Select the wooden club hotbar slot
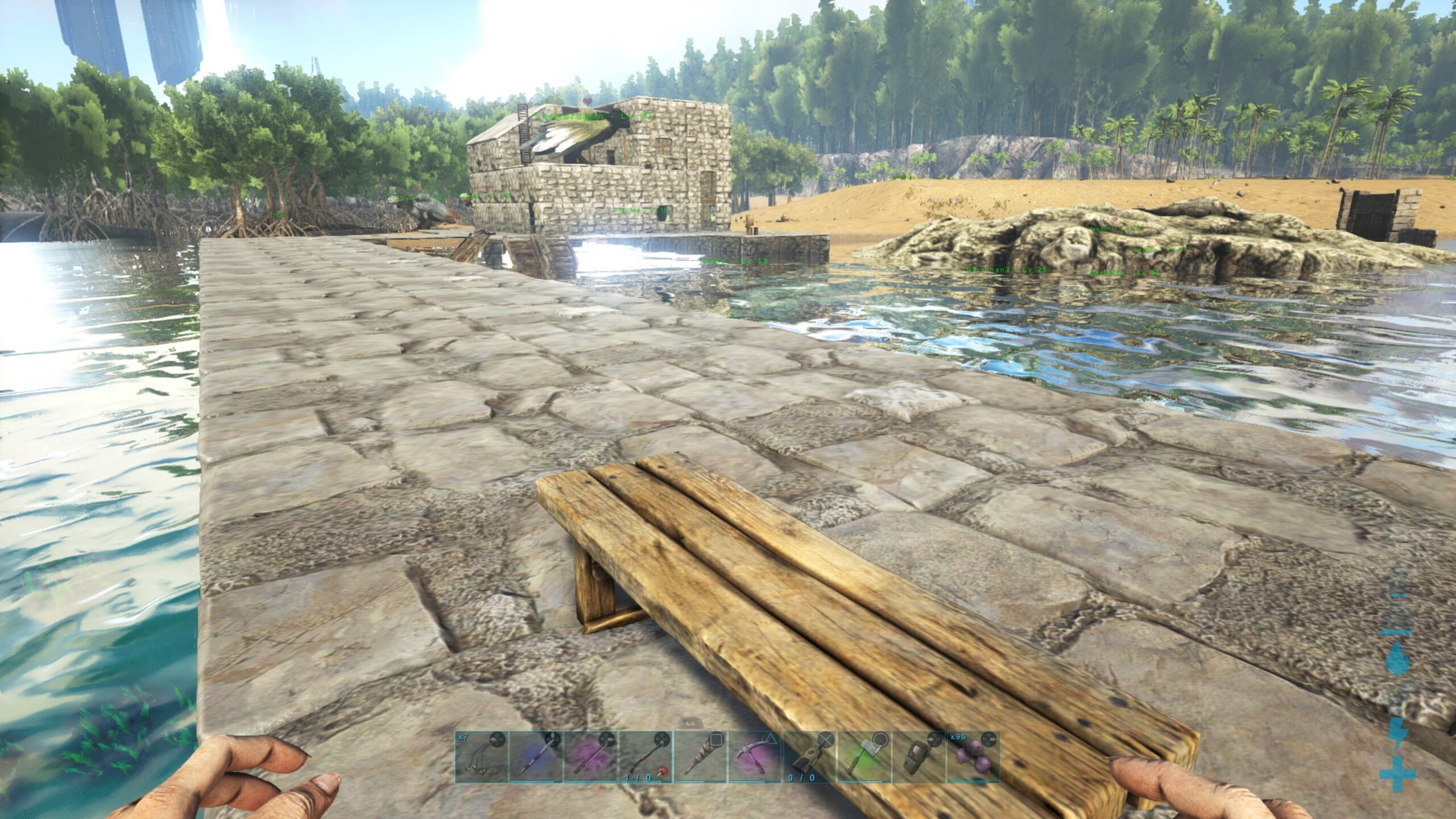This screenshot has width=1456, height=819. pyautogui.click(x=700, y=757)
